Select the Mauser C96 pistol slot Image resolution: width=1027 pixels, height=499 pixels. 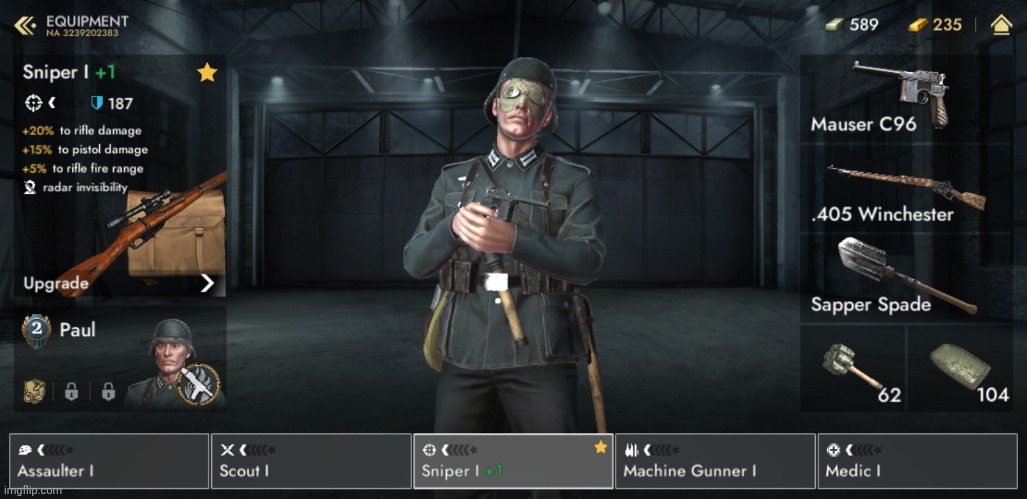coord(897,99)
